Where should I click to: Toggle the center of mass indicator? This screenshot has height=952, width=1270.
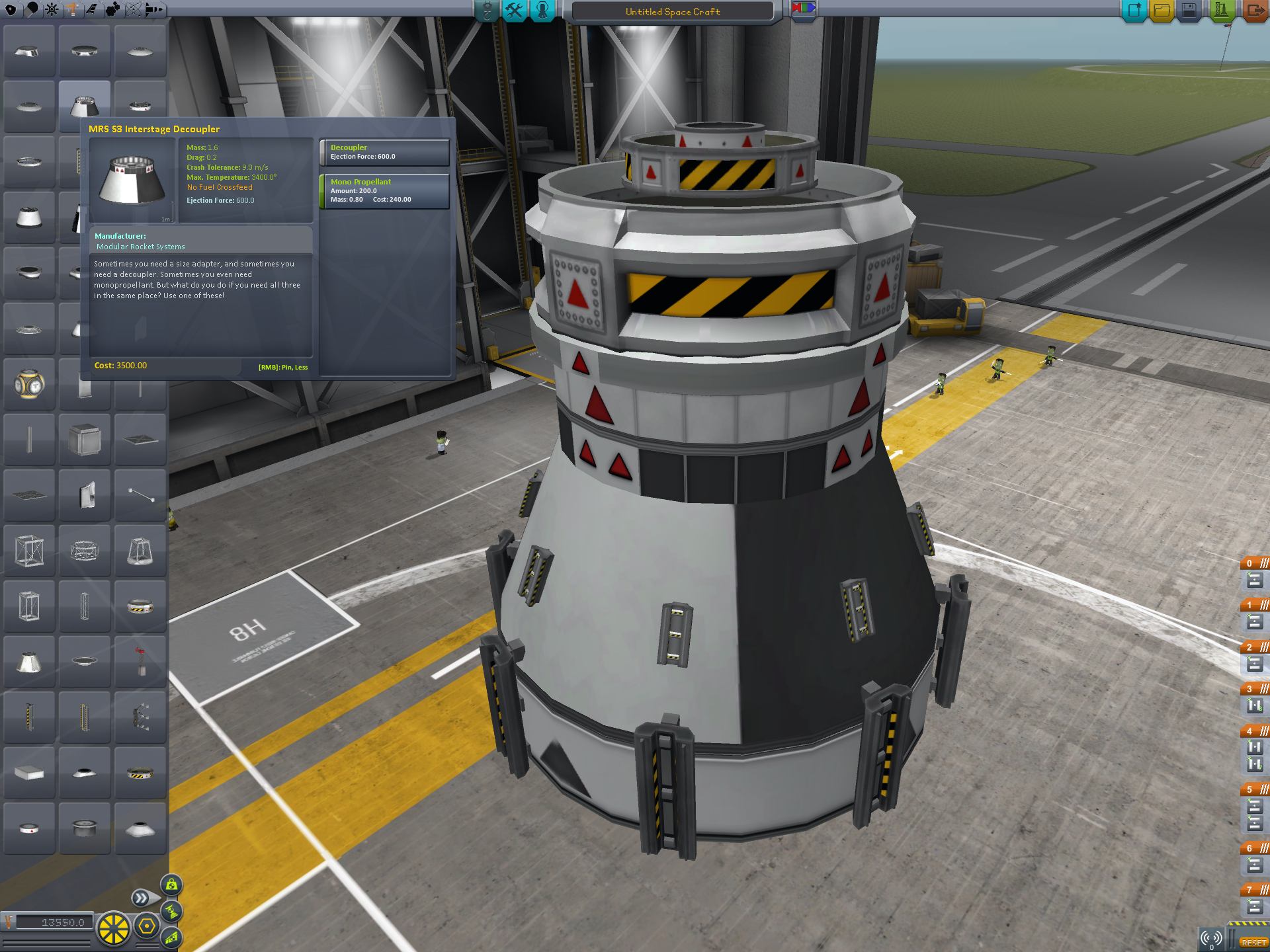[171, 885]
